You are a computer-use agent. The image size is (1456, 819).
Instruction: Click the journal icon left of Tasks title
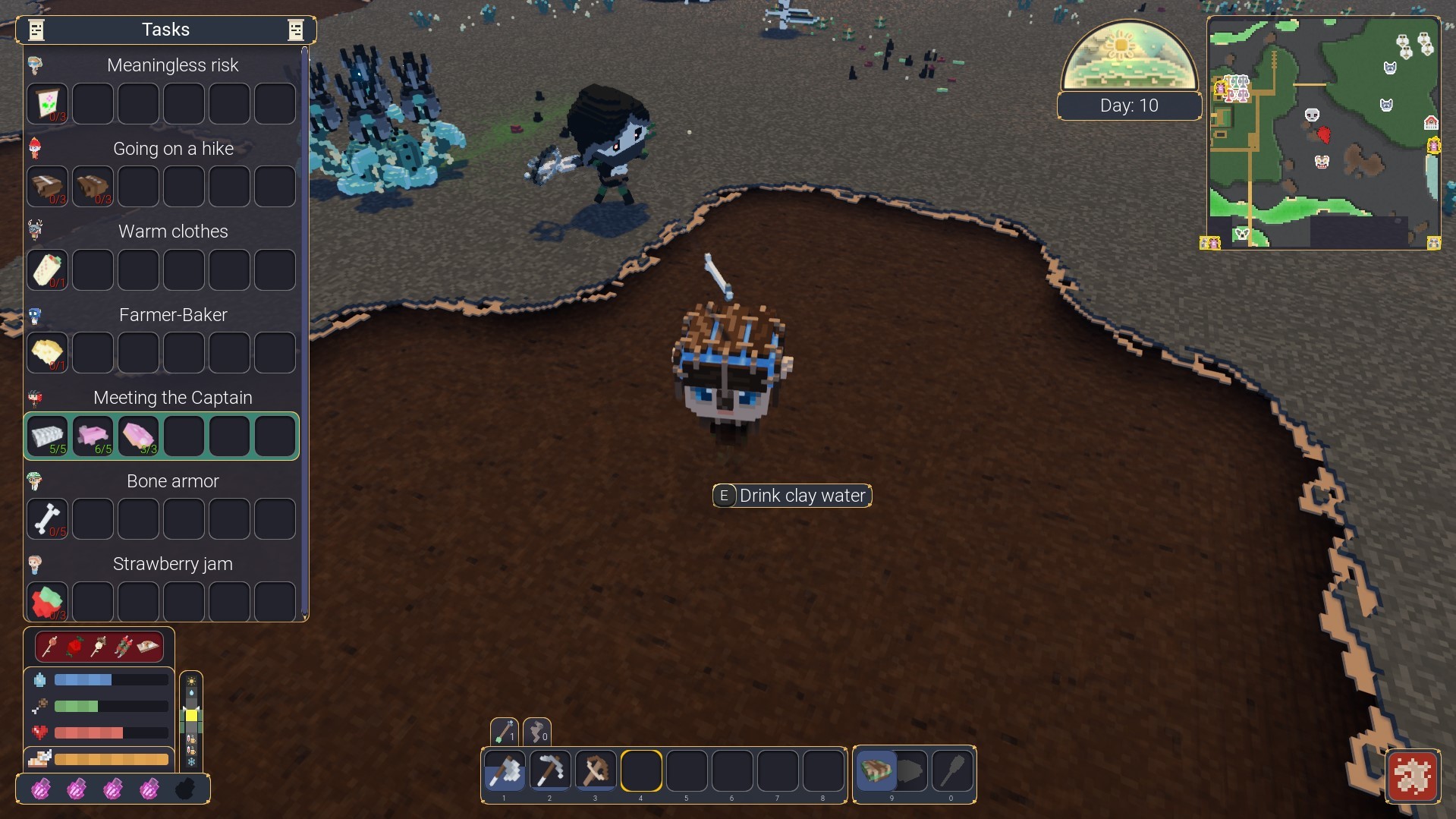35,30
